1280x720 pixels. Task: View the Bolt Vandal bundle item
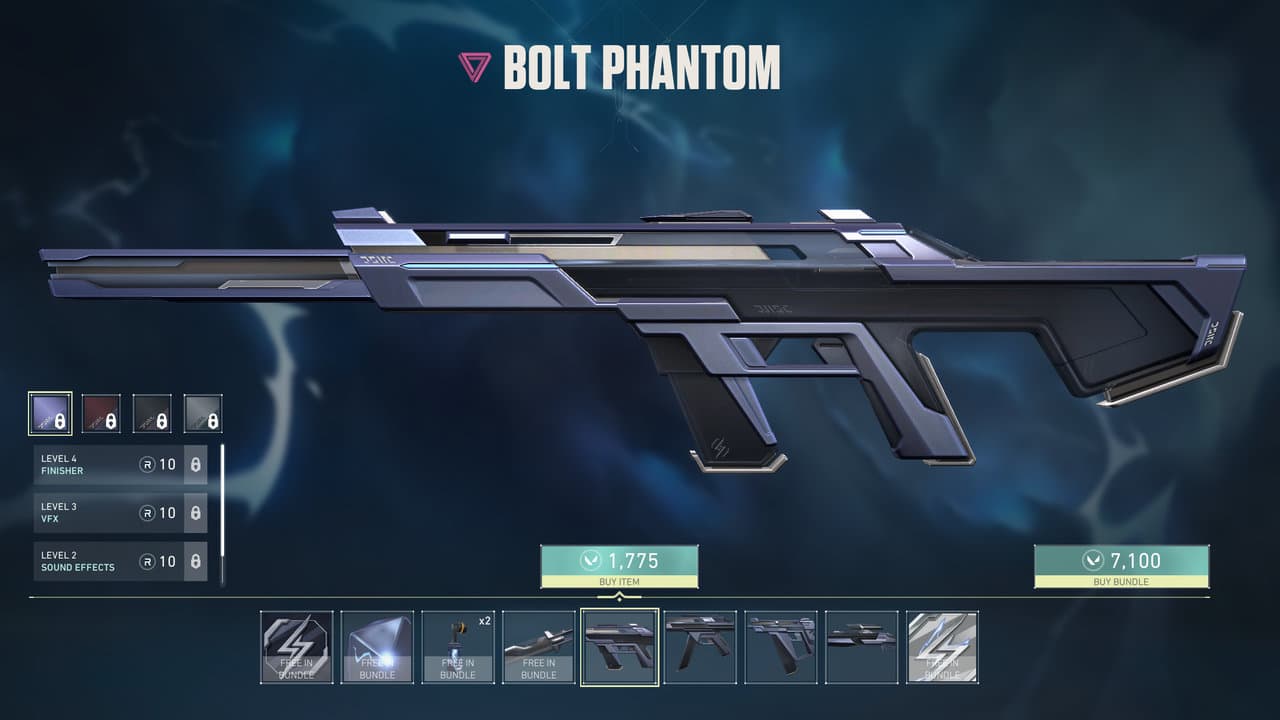tap(700, 646)
